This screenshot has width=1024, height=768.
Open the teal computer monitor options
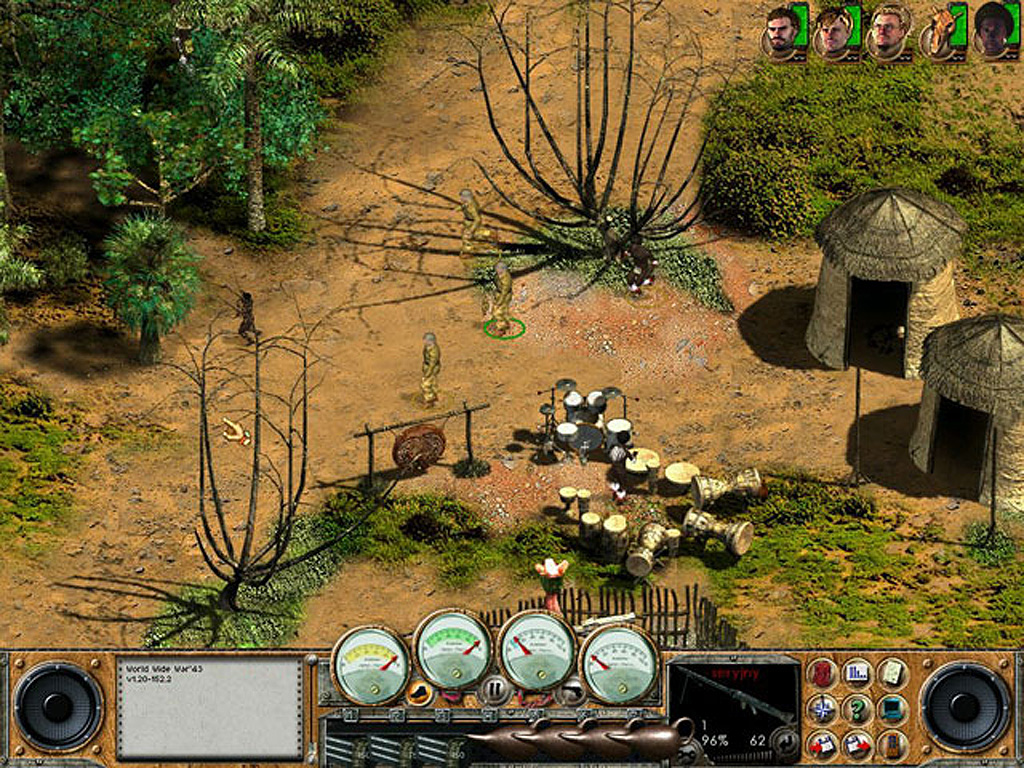coord(892,709)
